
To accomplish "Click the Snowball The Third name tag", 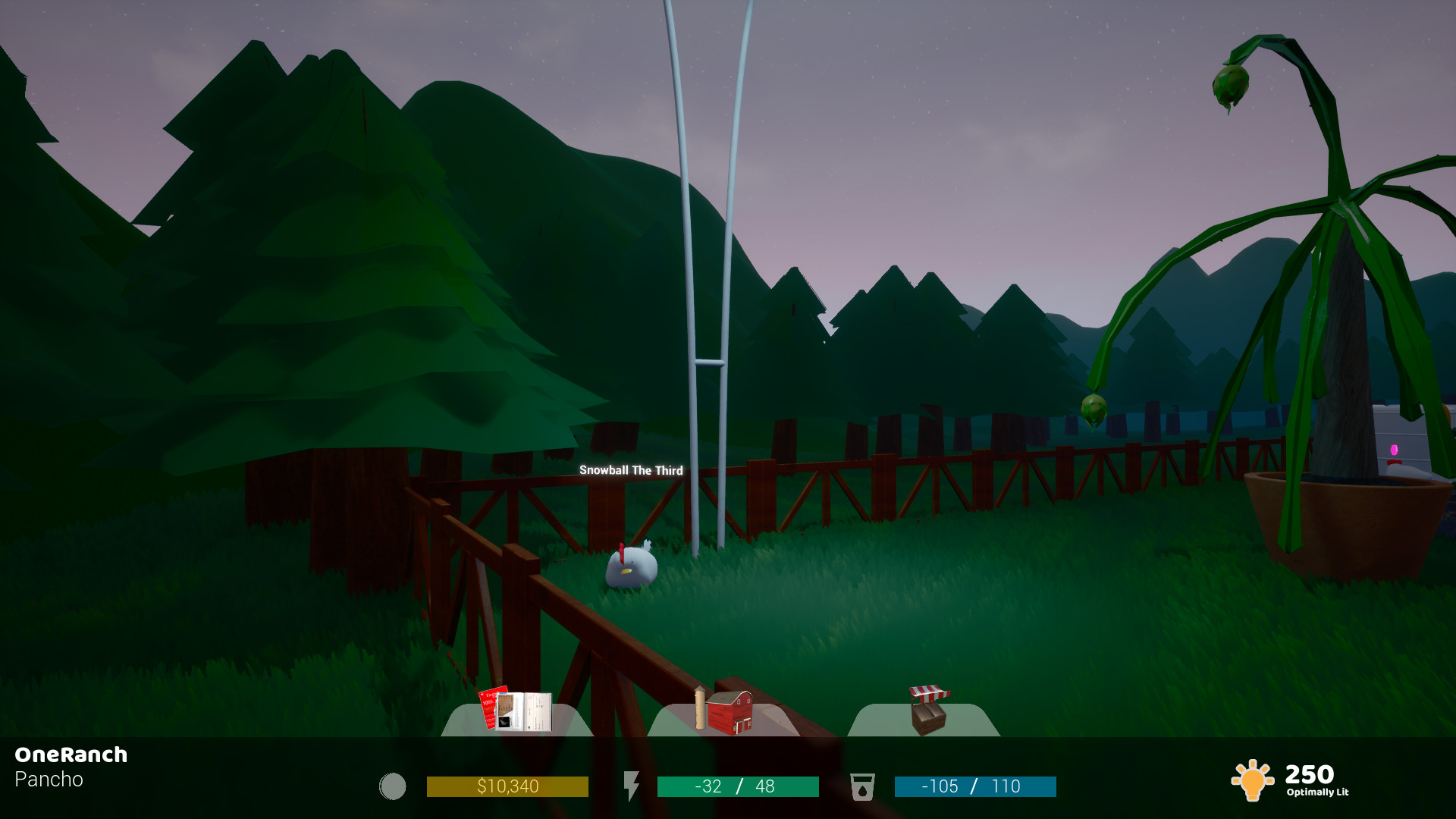I will [x=630, y=471].
